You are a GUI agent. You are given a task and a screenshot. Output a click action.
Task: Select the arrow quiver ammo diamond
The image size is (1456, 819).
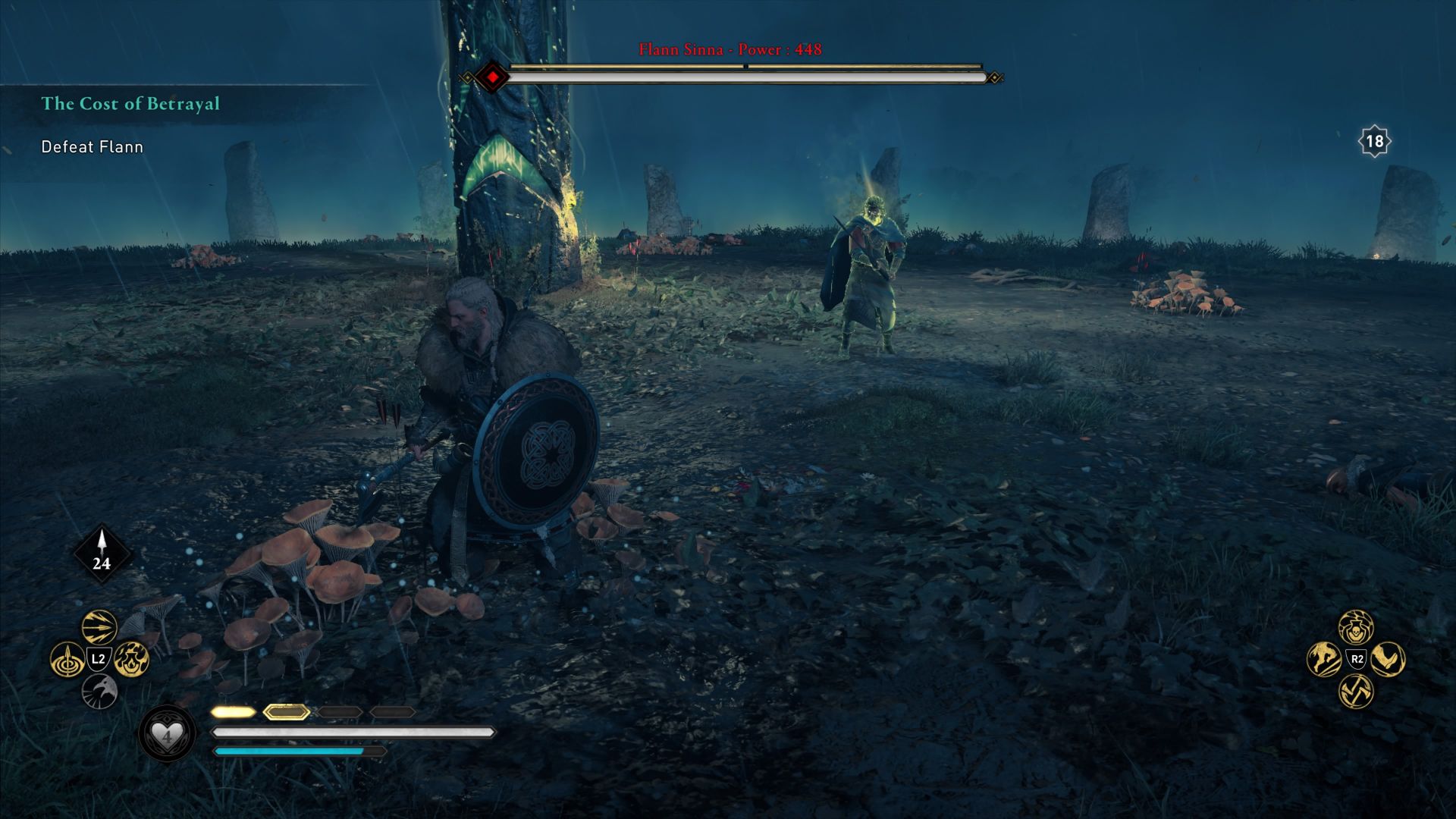[102, 554]
